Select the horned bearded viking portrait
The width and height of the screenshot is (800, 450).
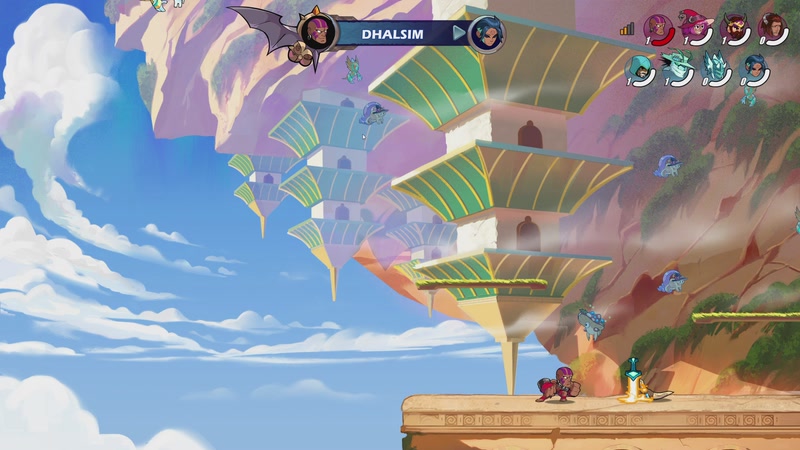[x=735, y=27]
